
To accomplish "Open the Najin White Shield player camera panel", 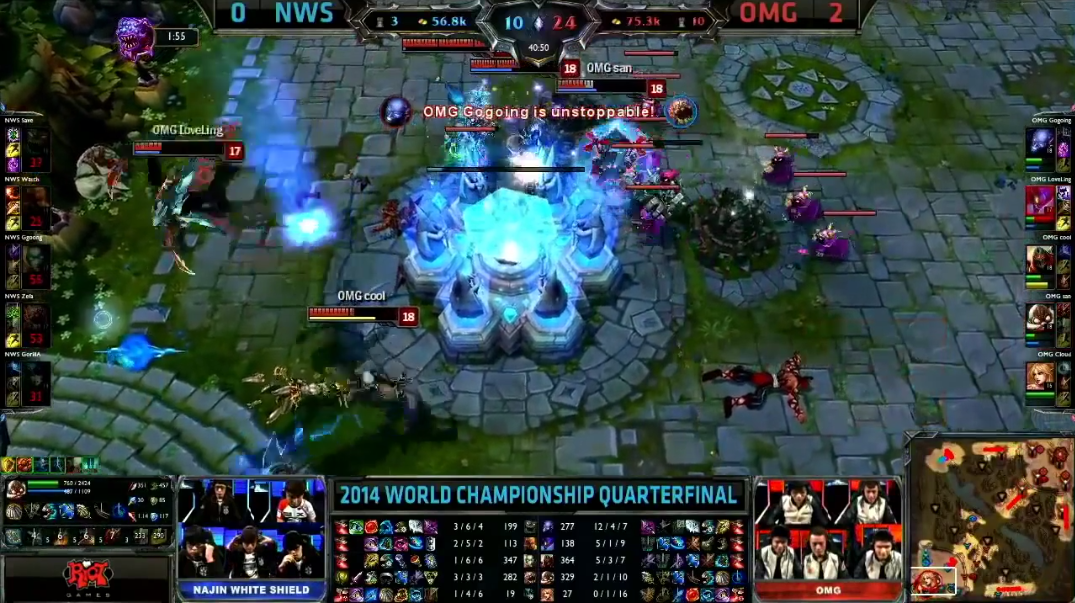I will point(252,530).
